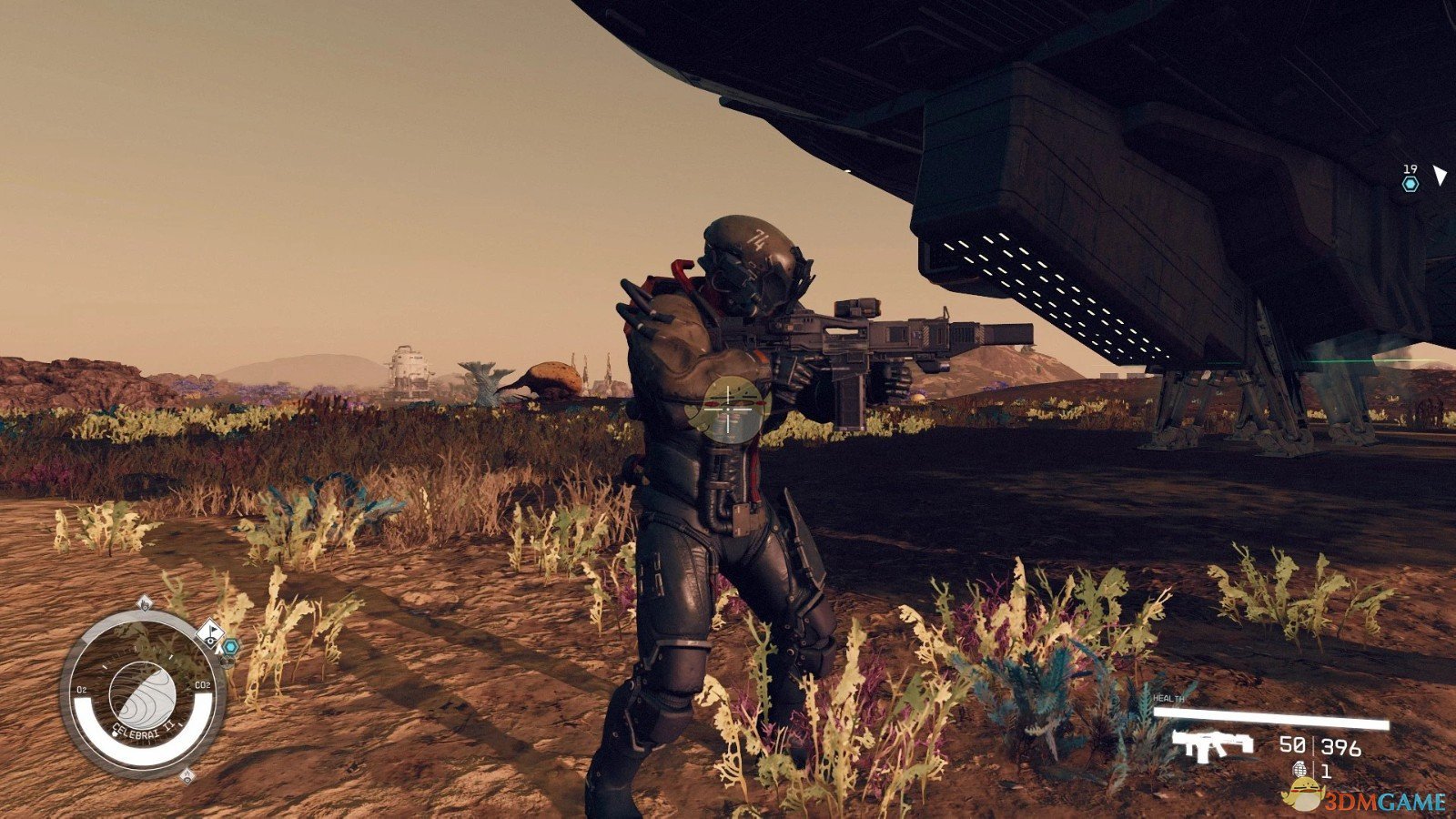Click the Celebrai II planet compass
The width and height of the screenshot is (1456, 819).
pyautogui.click(x=142, y=693)
